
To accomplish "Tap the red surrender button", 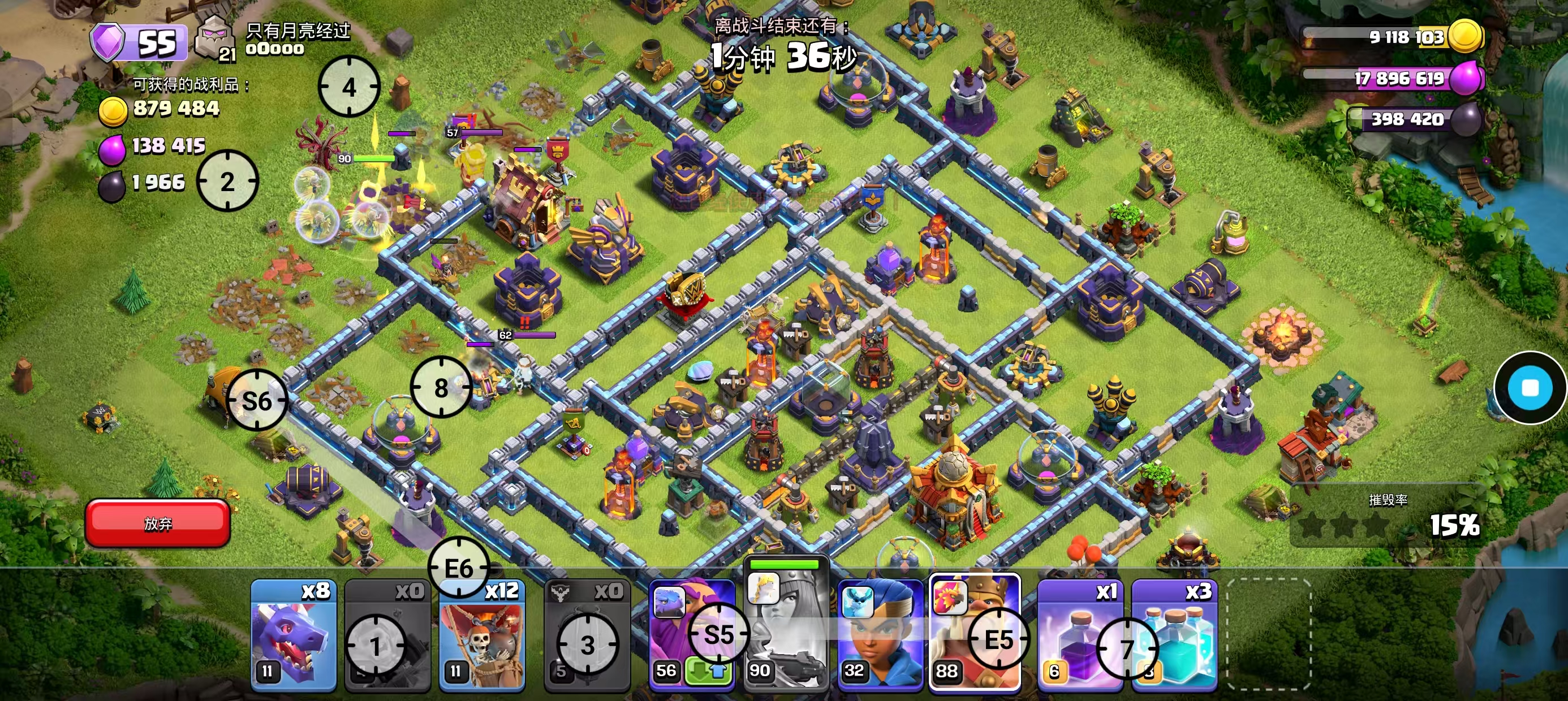I will pos(158,523).
